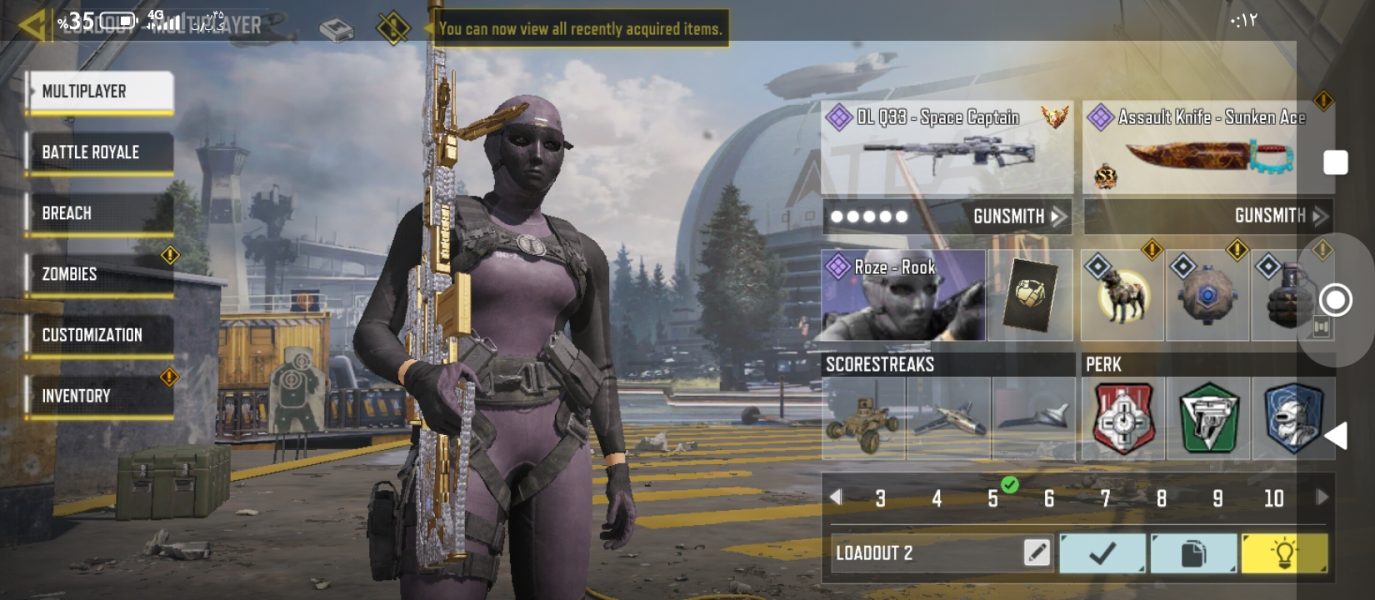
Task: Open the Breach loadout tab
Action: 99,214
